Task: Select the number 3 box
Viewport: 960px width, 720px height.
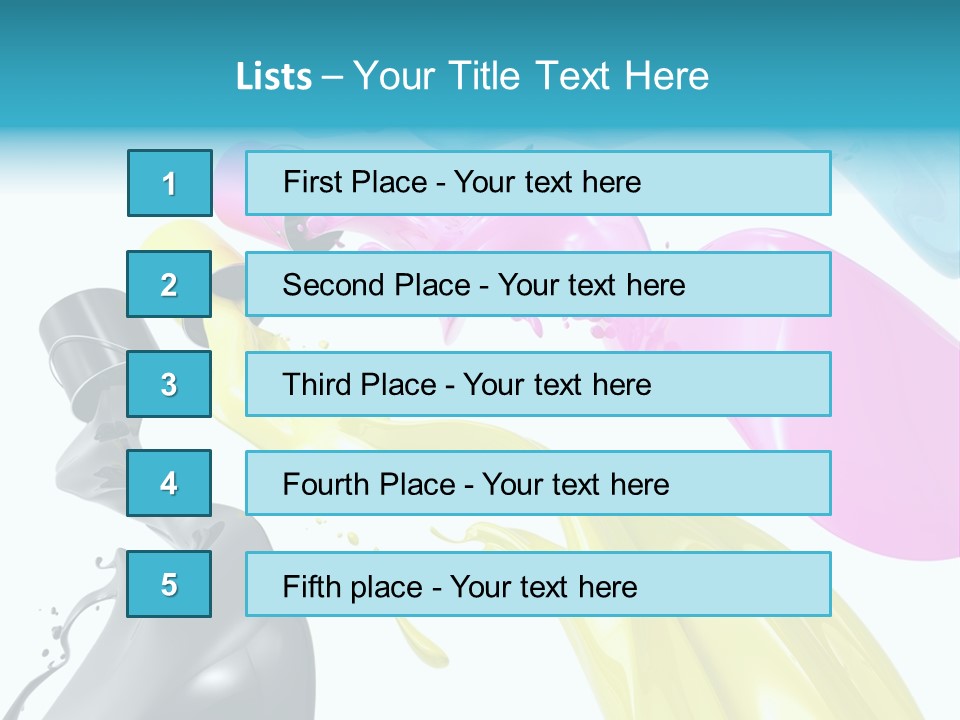Action: coord(170,384)
